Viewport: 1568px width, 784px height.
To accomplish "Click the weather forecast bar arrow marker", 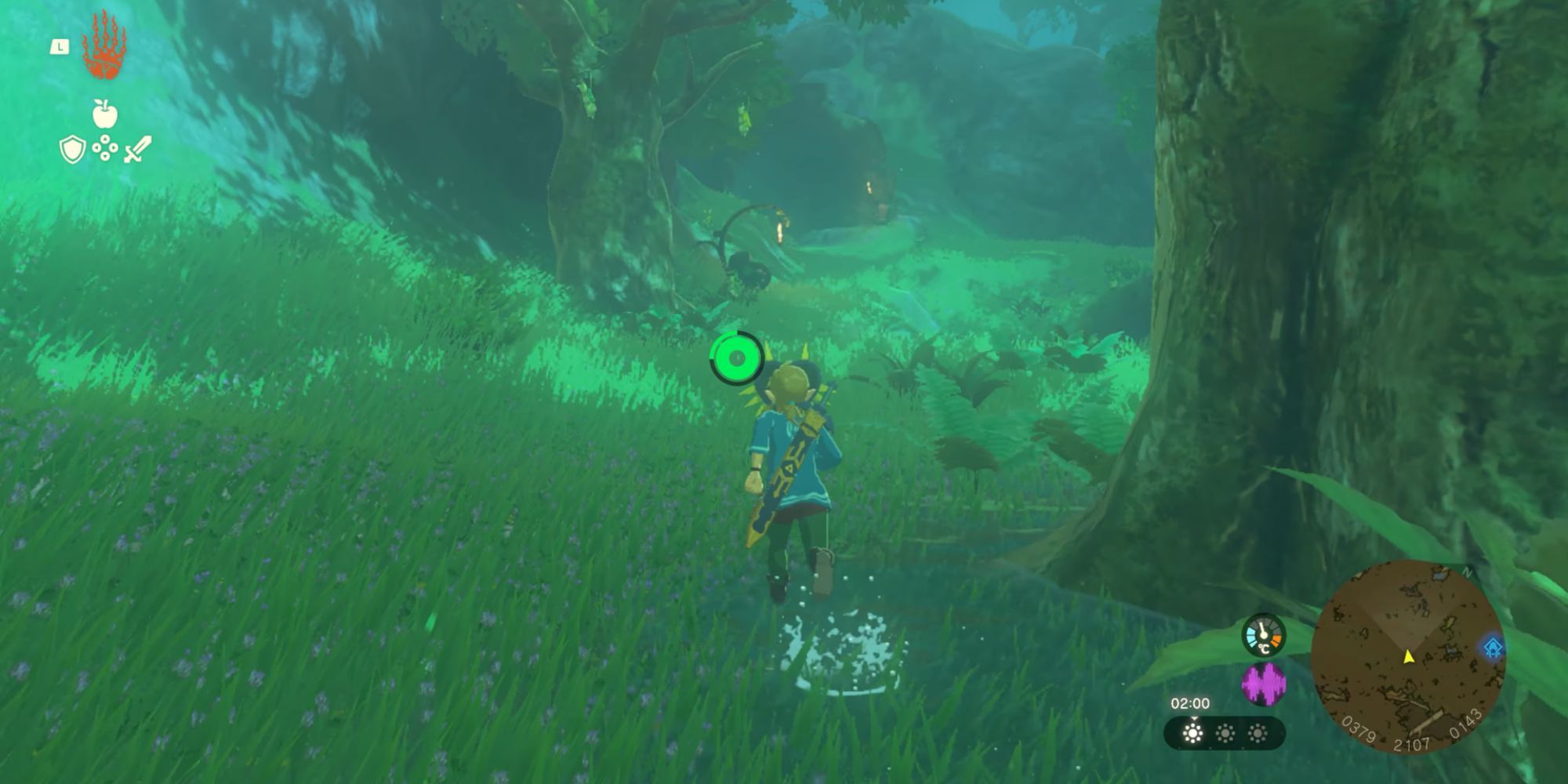I will click(x=1194, y=717).
